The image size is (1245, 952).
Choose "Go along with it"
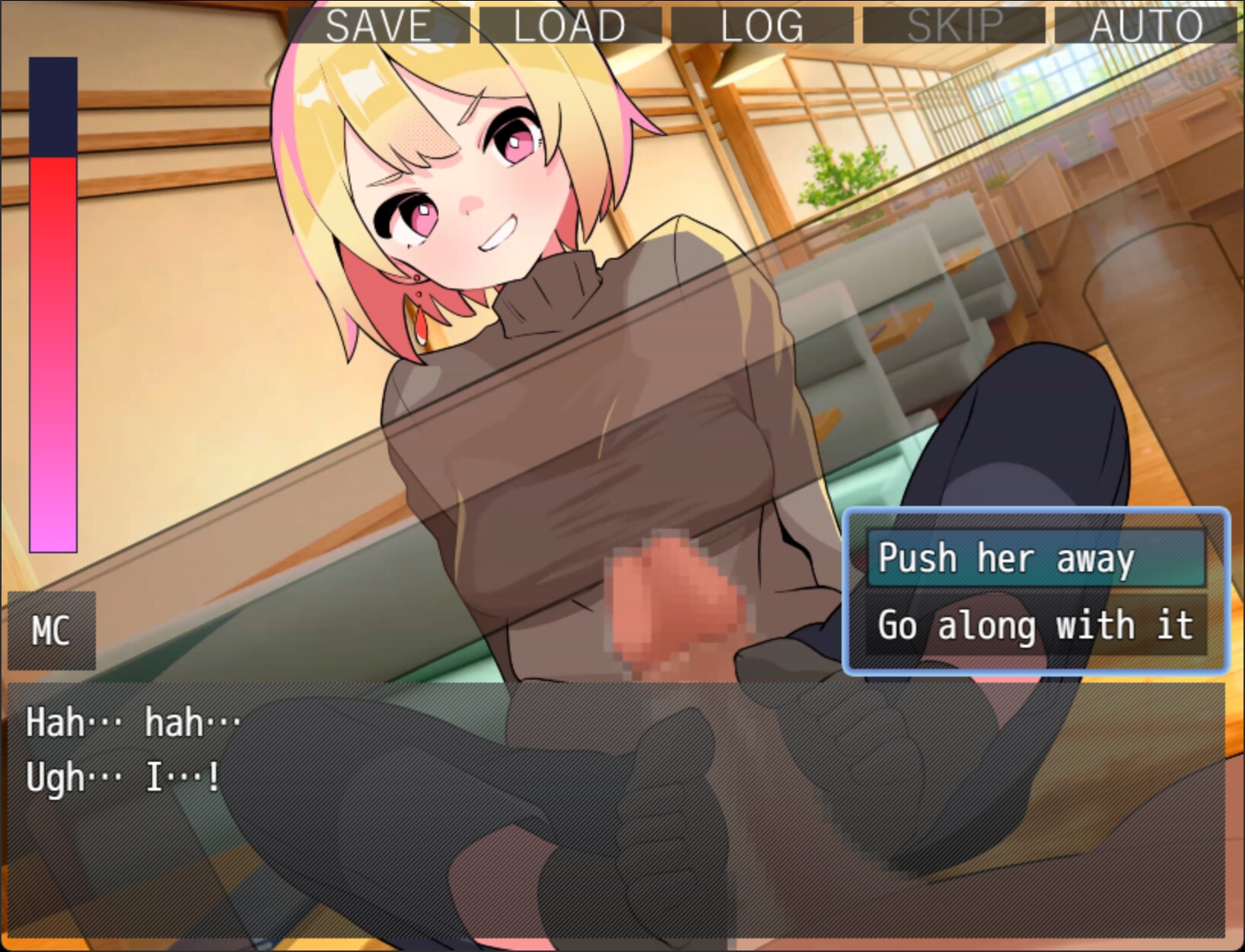point(1035,625)
